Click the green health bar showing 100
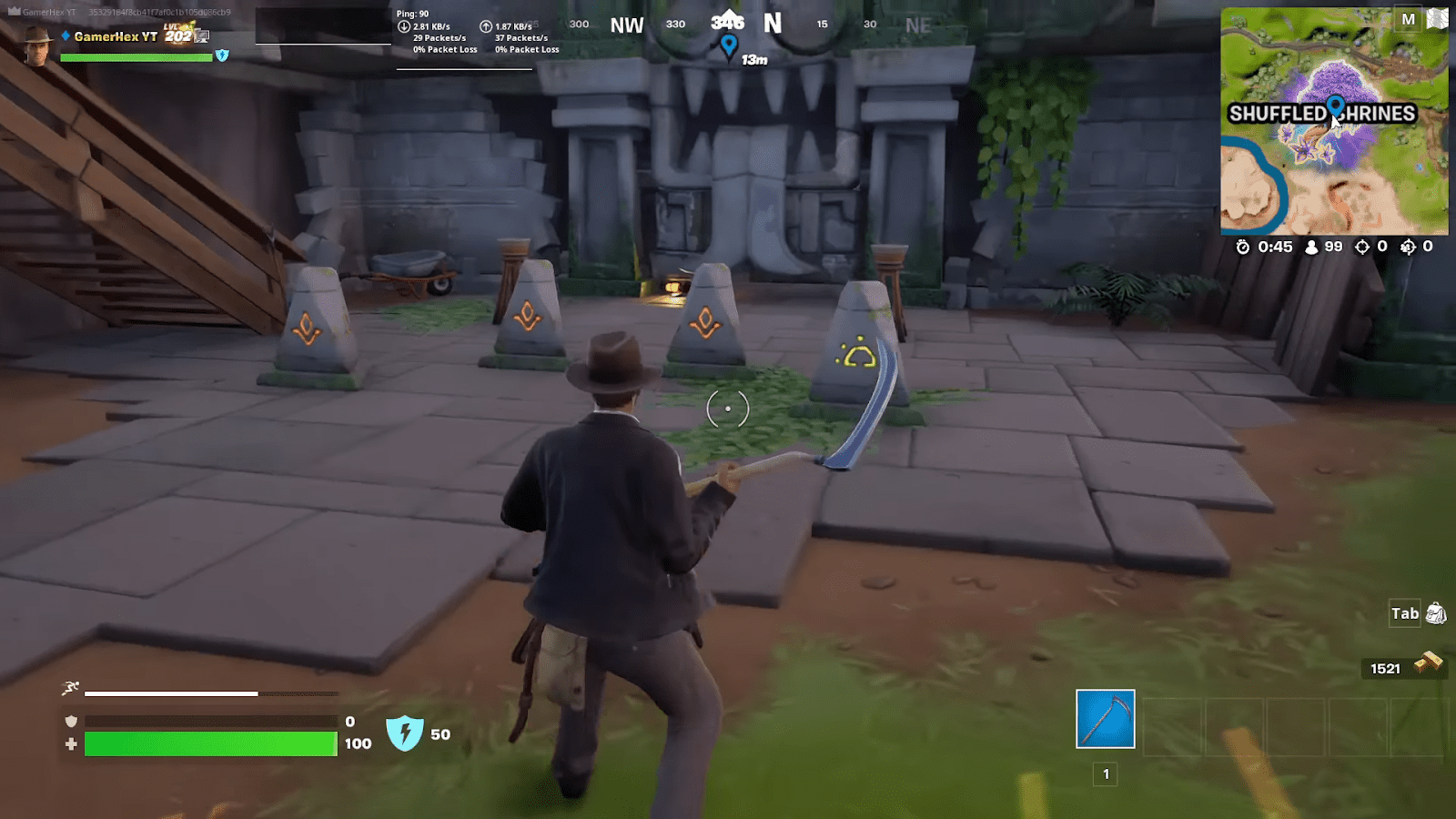The height and width of the screenshot is (819, 1456). pyautogui.click(x=209, y=743)
